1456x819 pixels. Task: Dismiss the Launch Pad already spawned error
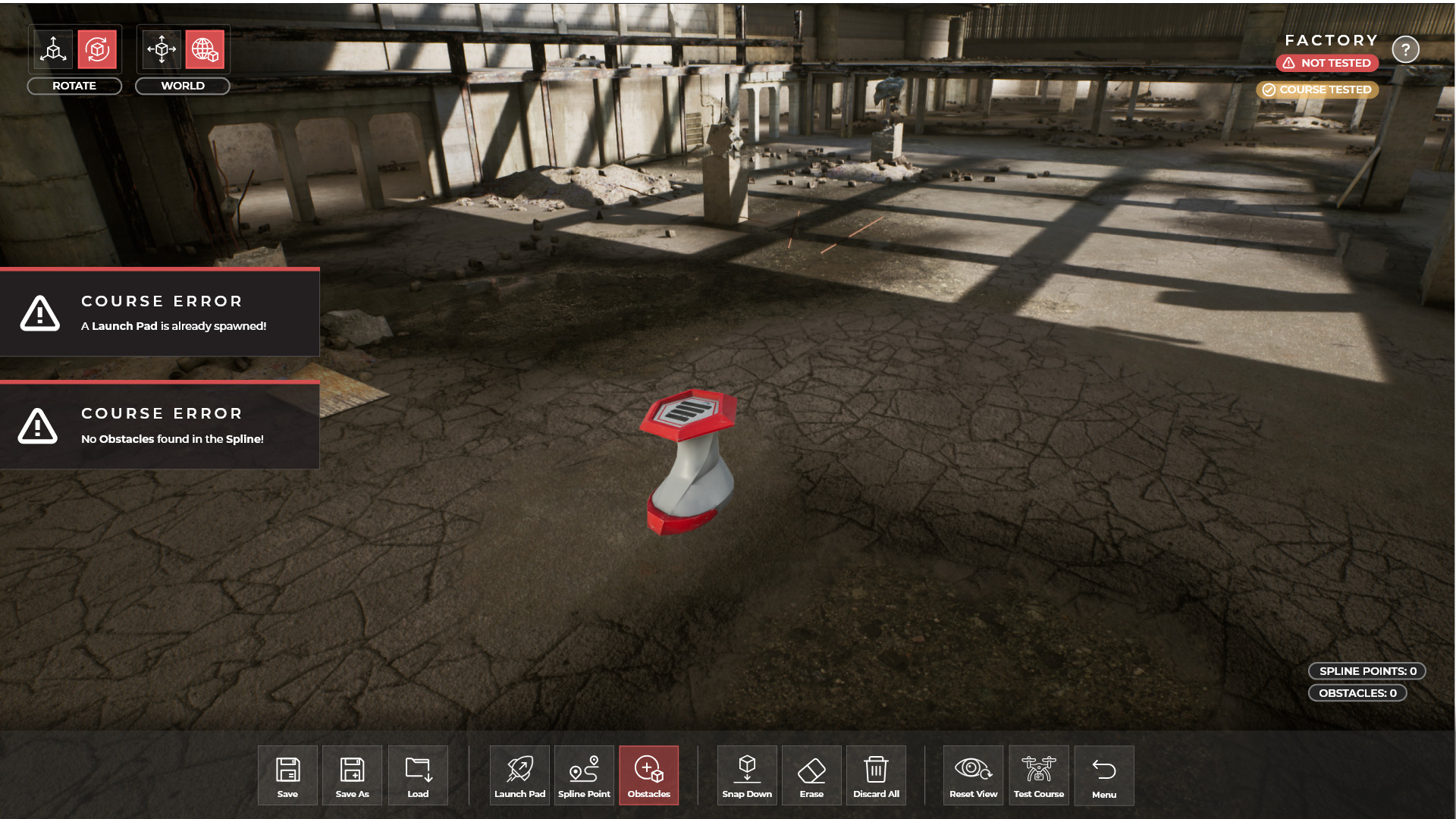click(x=159, y=313)
